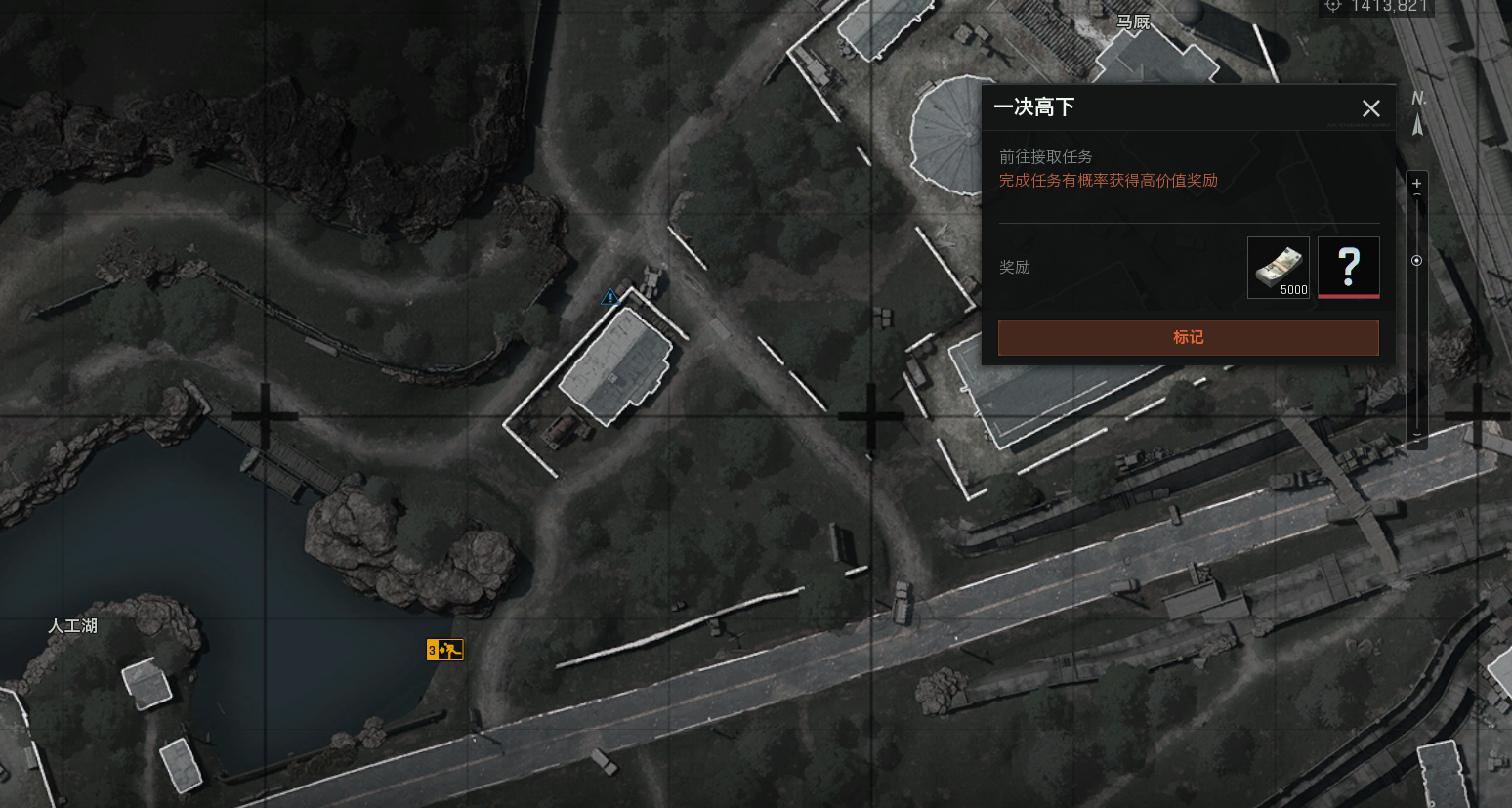Screen dimensions: 1512x808
Task: Zoom in using the map plus button
Action: pos(1417,184)
